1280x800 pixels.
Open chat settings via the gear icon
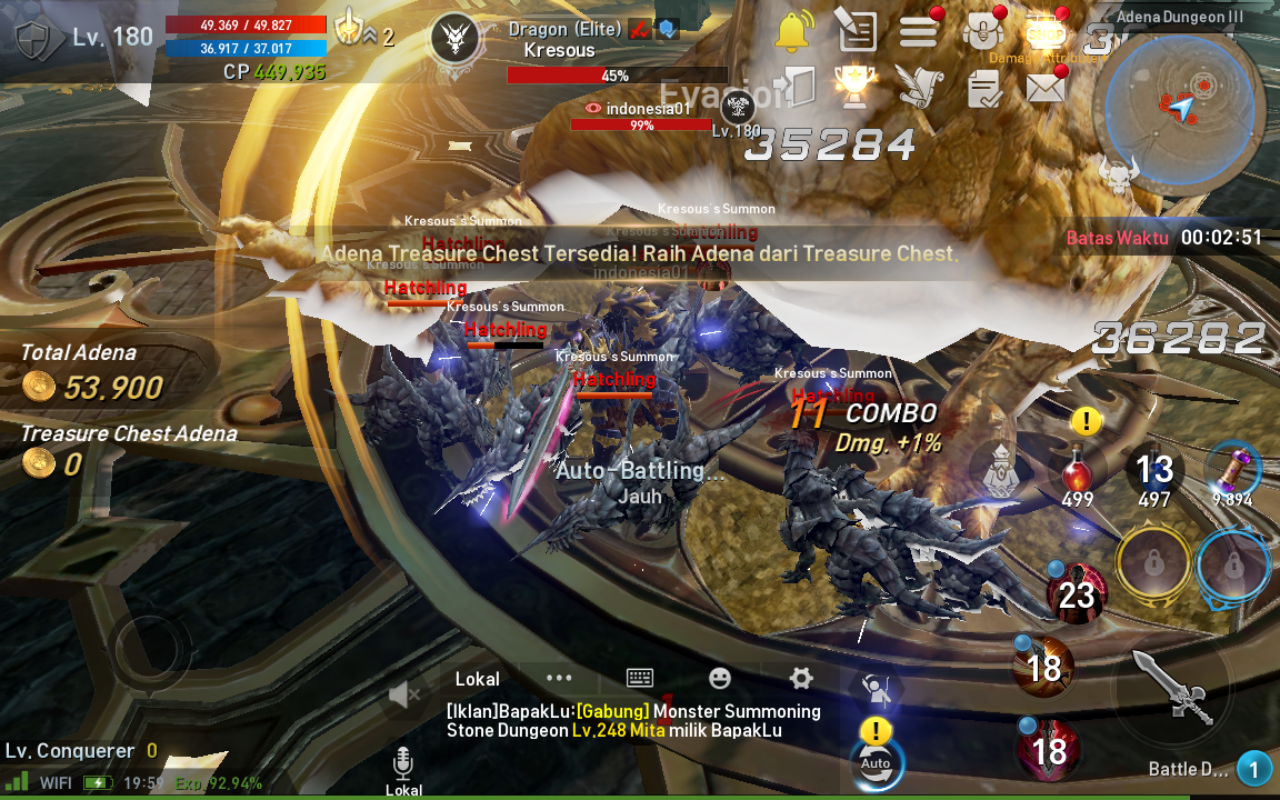[x=801, y=678]
